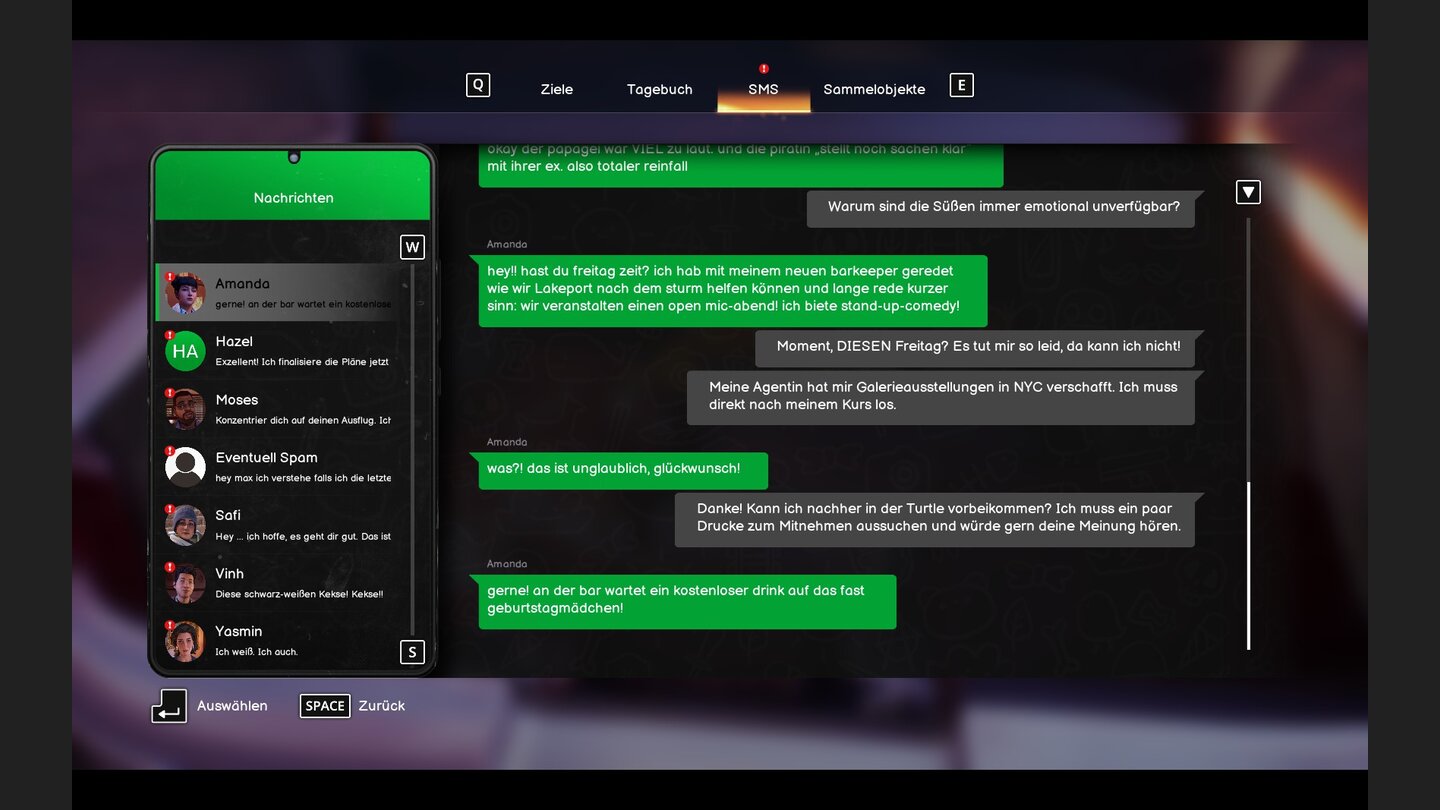Viewport: 1440px width, 810px height.
Task: Open Amanda's latest green message bubble
Action: 687,599
